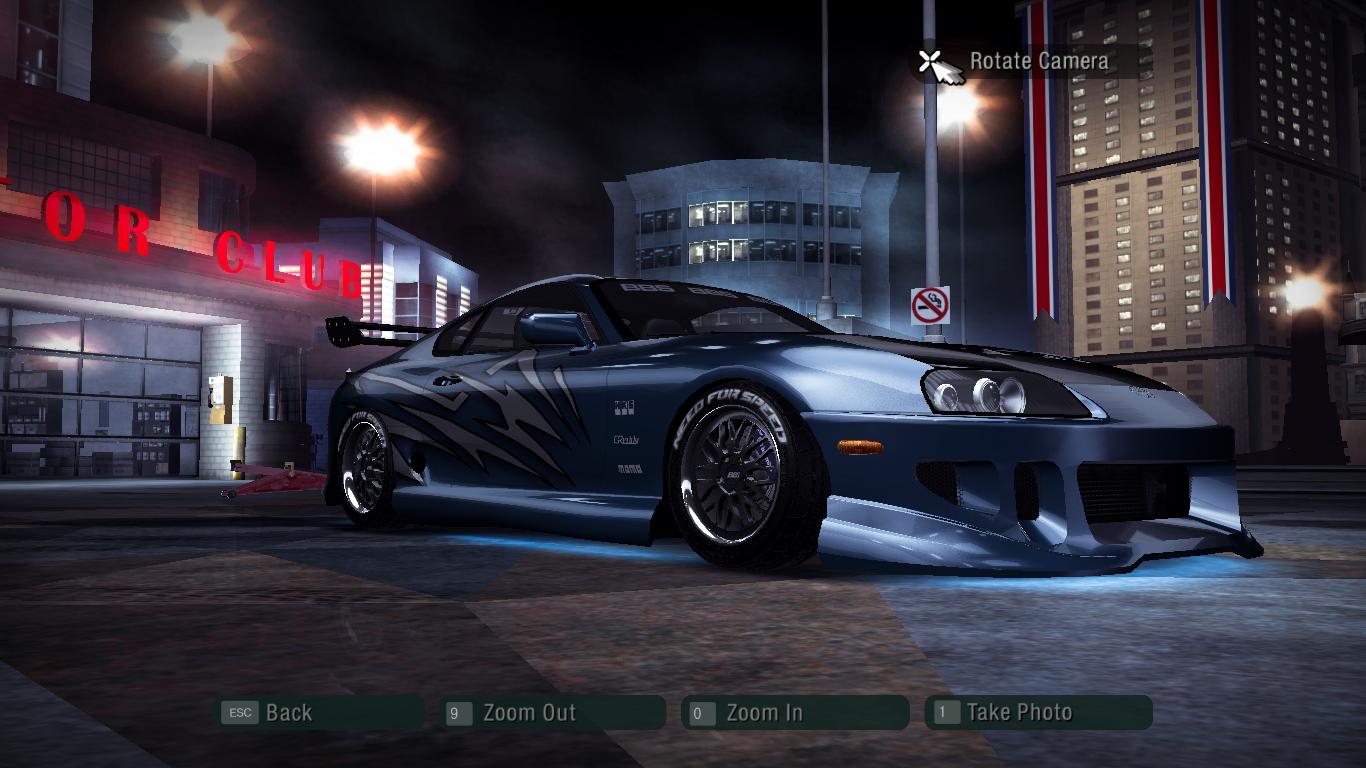Zoom out the camera view
The image size is (1366, 768).
(529, 713)
